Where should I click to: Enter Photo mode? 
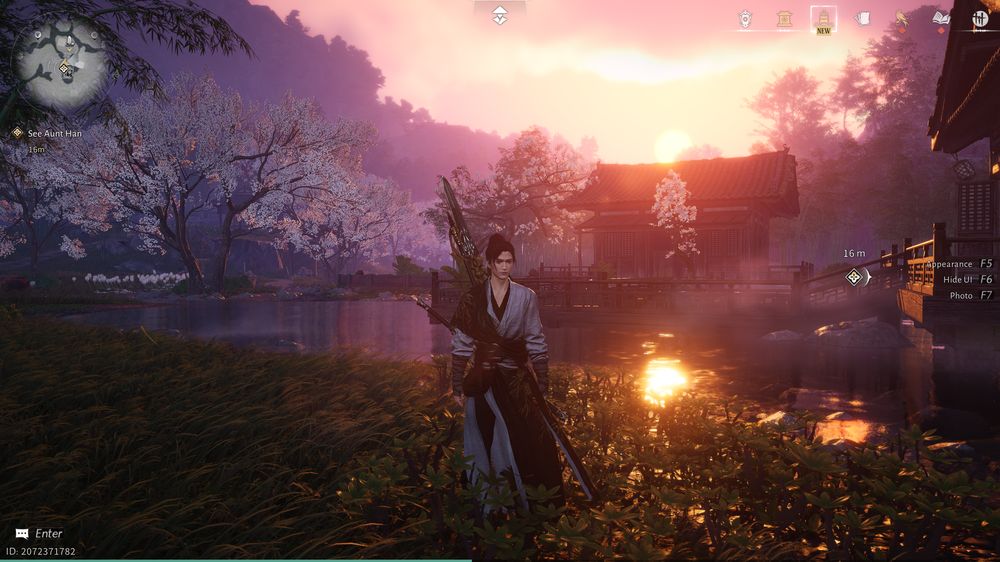970,296
